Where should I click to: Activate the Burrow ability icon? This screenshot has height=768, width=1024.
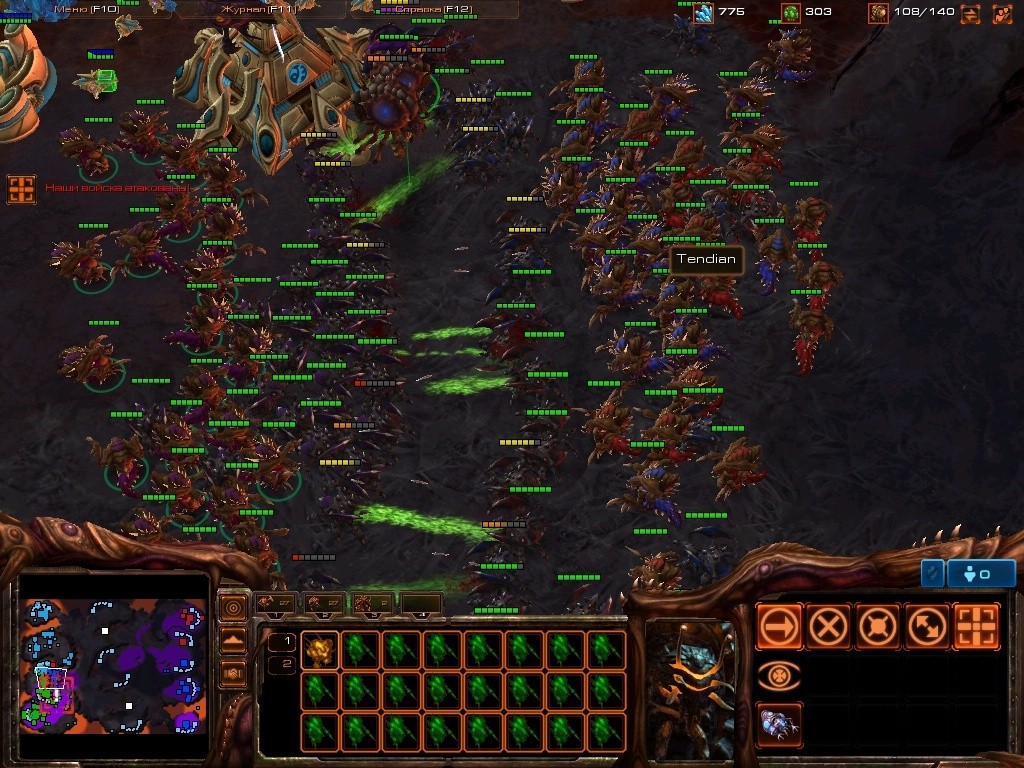pyautogui.click(x=779, y=725)
